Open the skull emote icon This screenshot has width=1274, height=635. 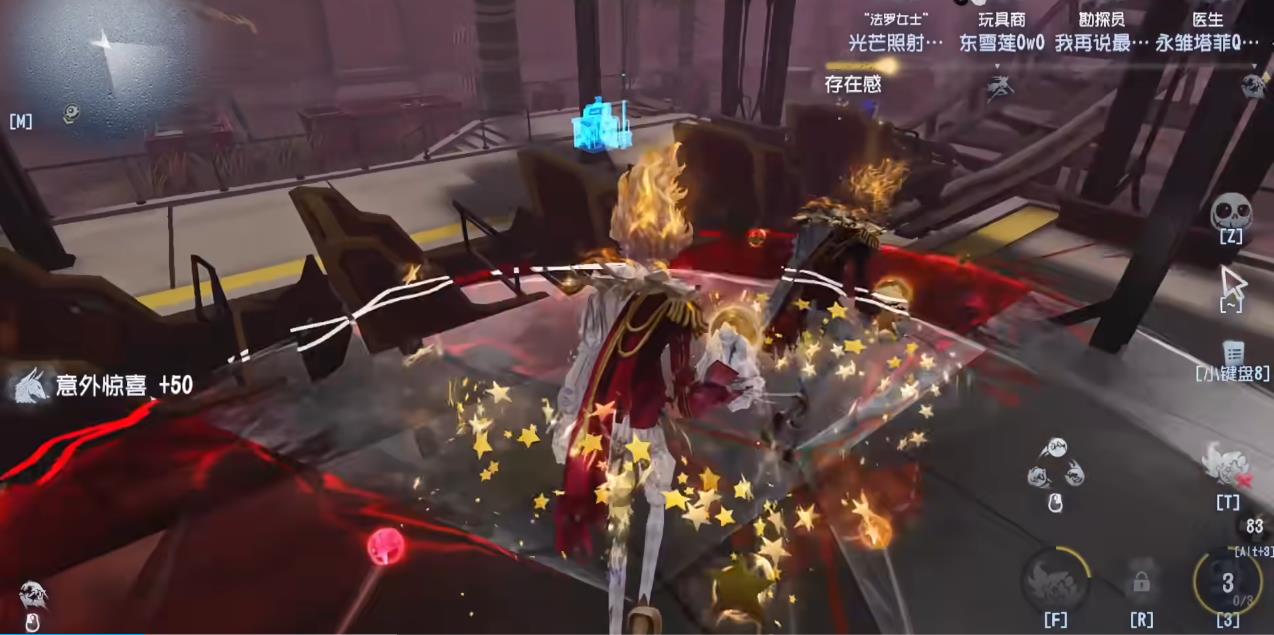pos(1230,212)
